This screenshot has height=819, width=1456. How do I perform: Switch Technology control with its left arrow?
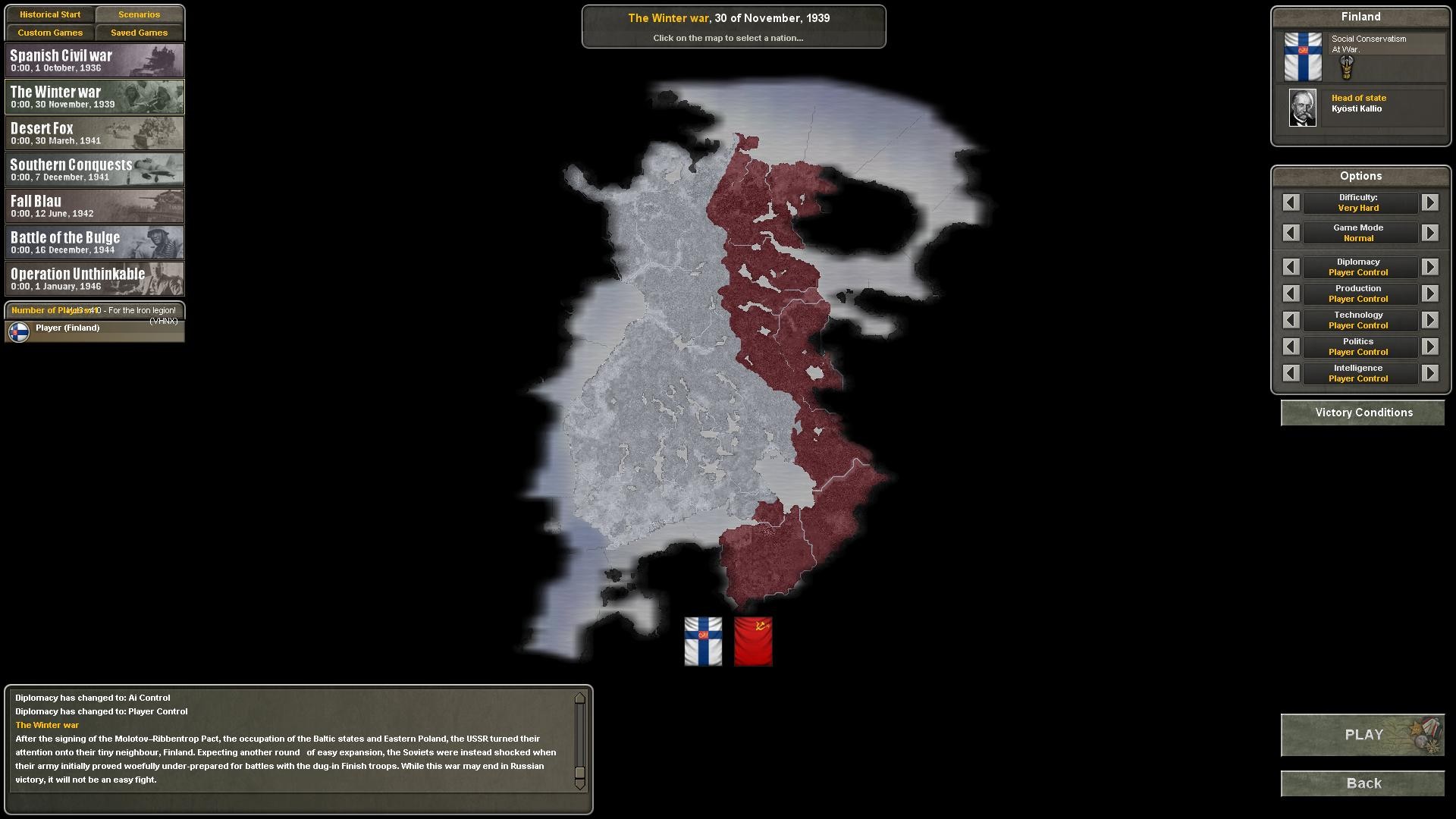1291,320
